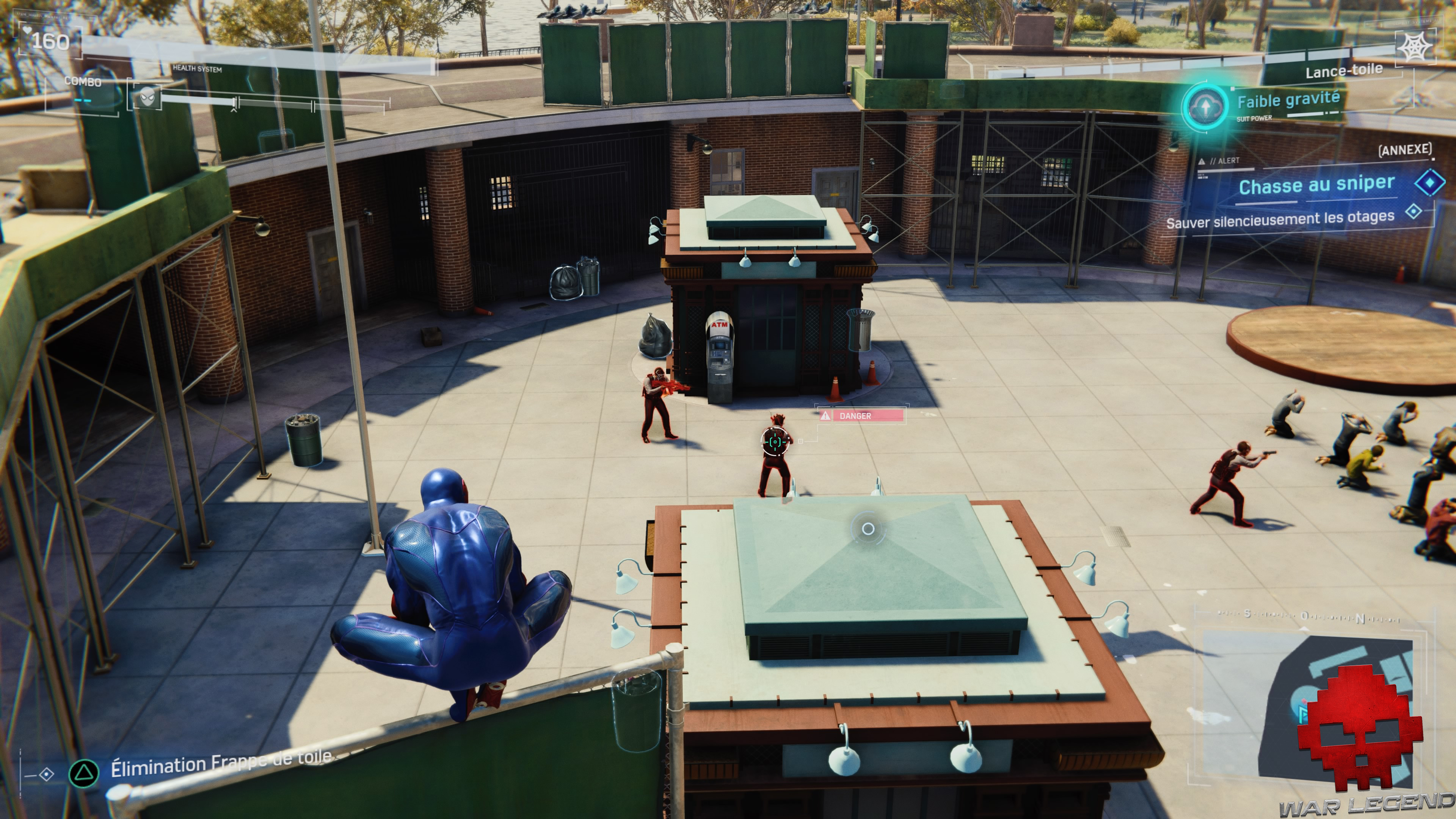
Task: Switch to the HEALTH SYSTEM tab
Action: click(x=197, y=69)
